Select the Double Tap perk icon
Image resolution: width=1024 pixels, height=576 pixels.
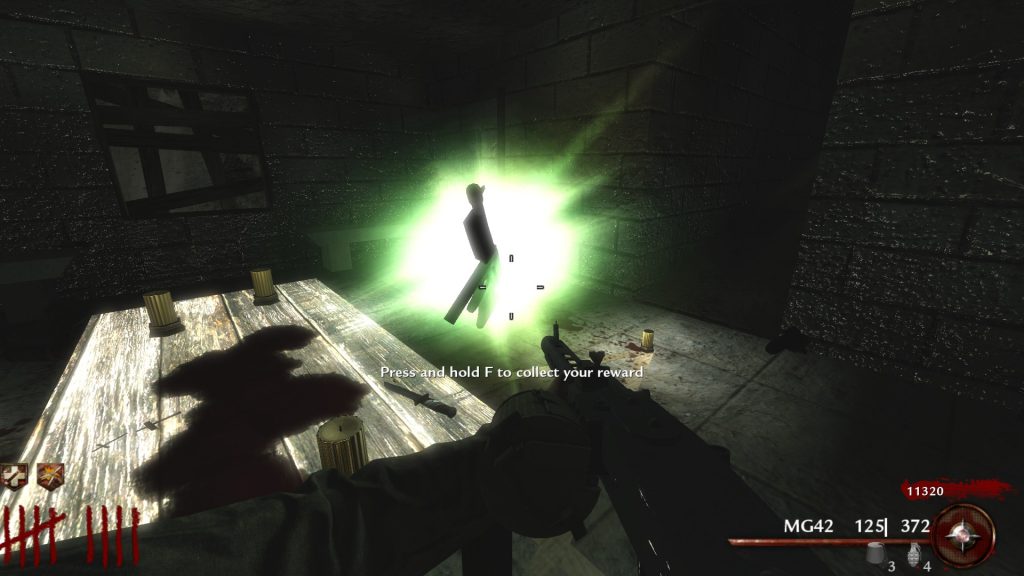(50, 475)
